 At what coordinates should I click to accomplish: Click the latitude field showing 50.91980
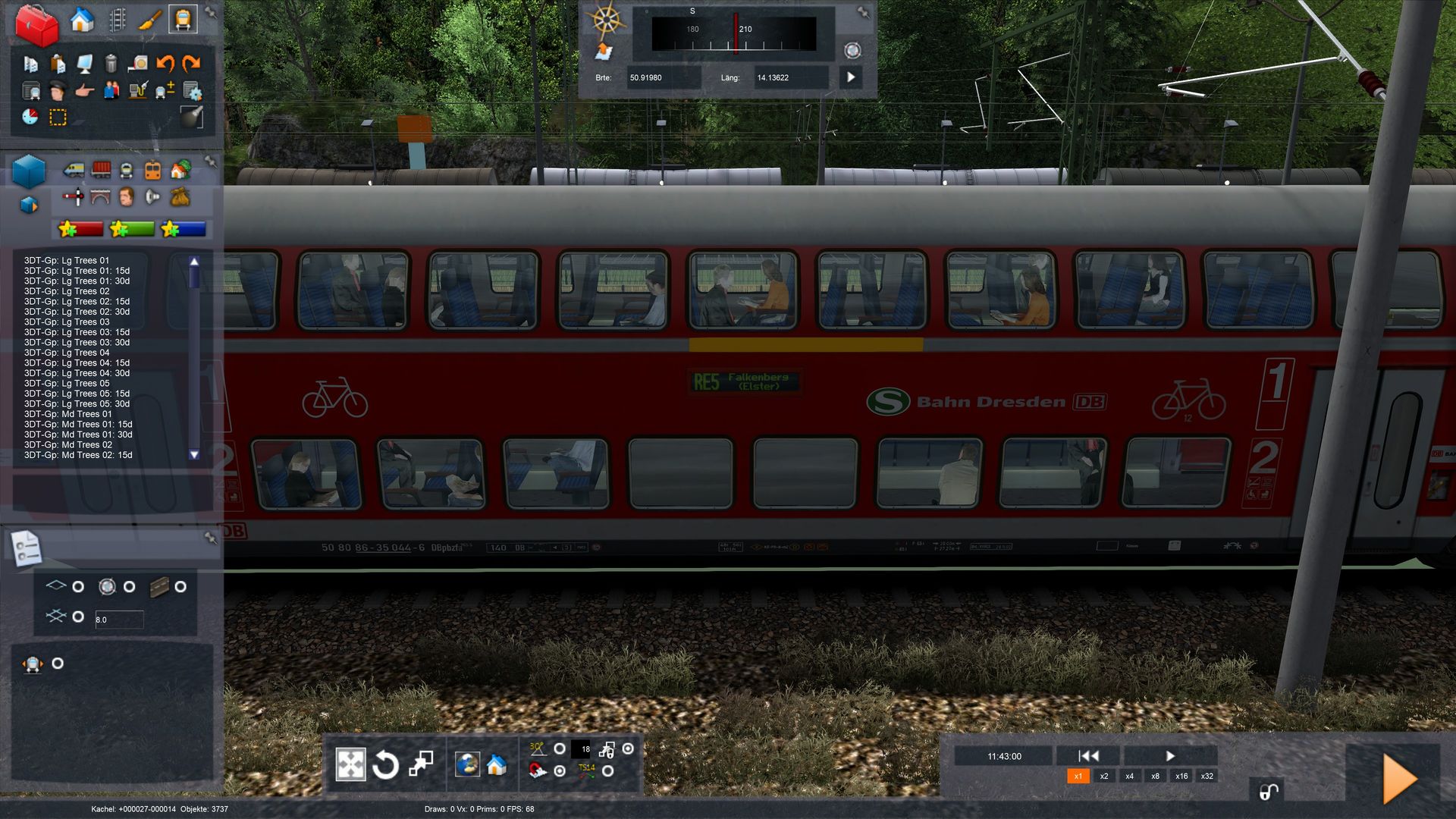(662, 77)
